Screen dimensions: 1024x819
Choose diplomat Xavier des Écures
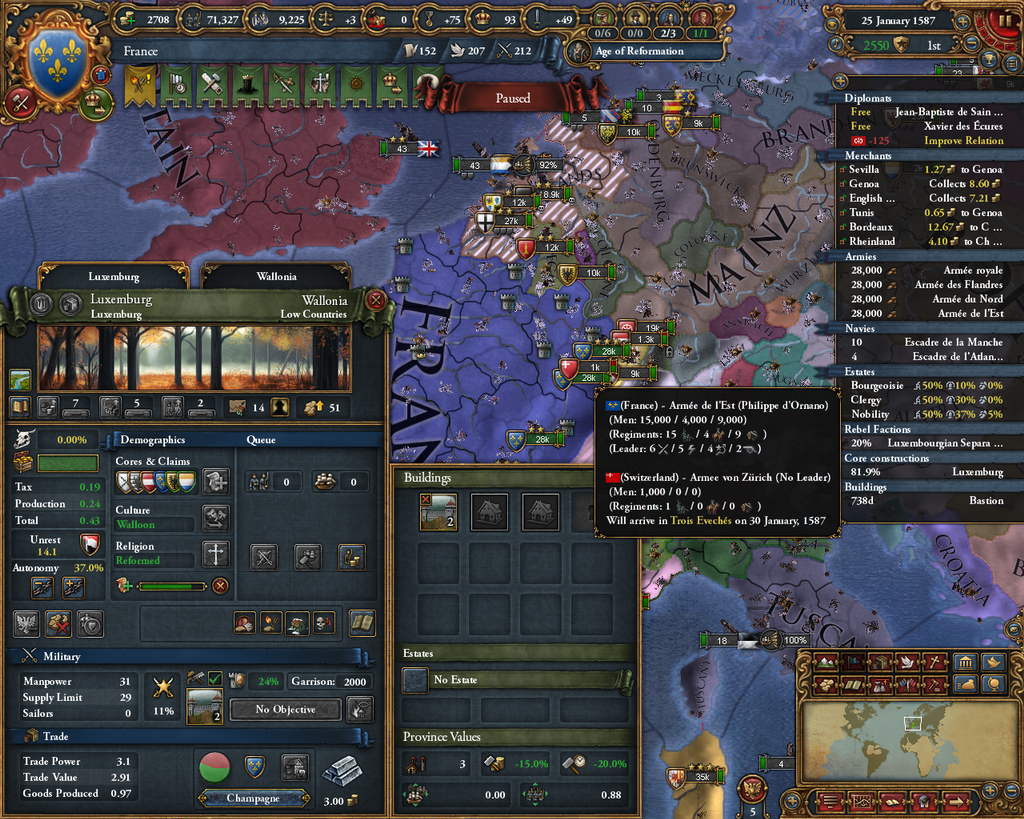point(924,127)
